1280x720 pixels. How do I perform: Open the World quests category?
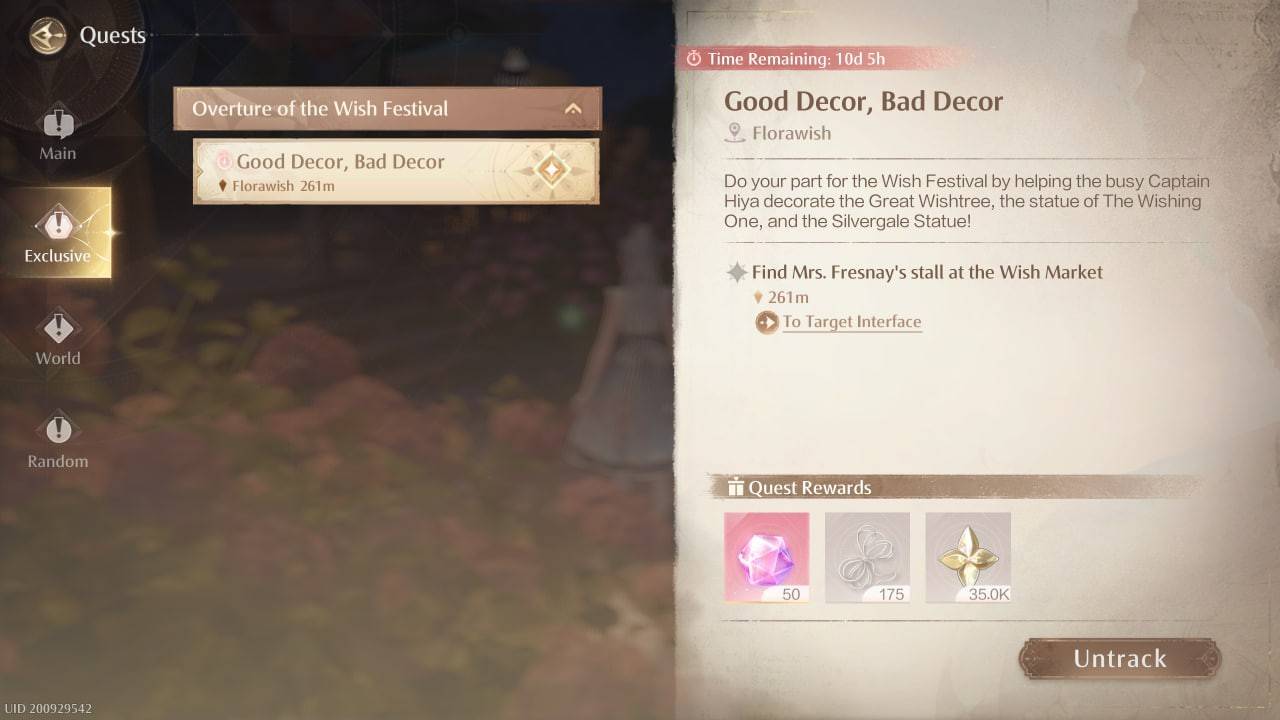click(x=57, y=335)
